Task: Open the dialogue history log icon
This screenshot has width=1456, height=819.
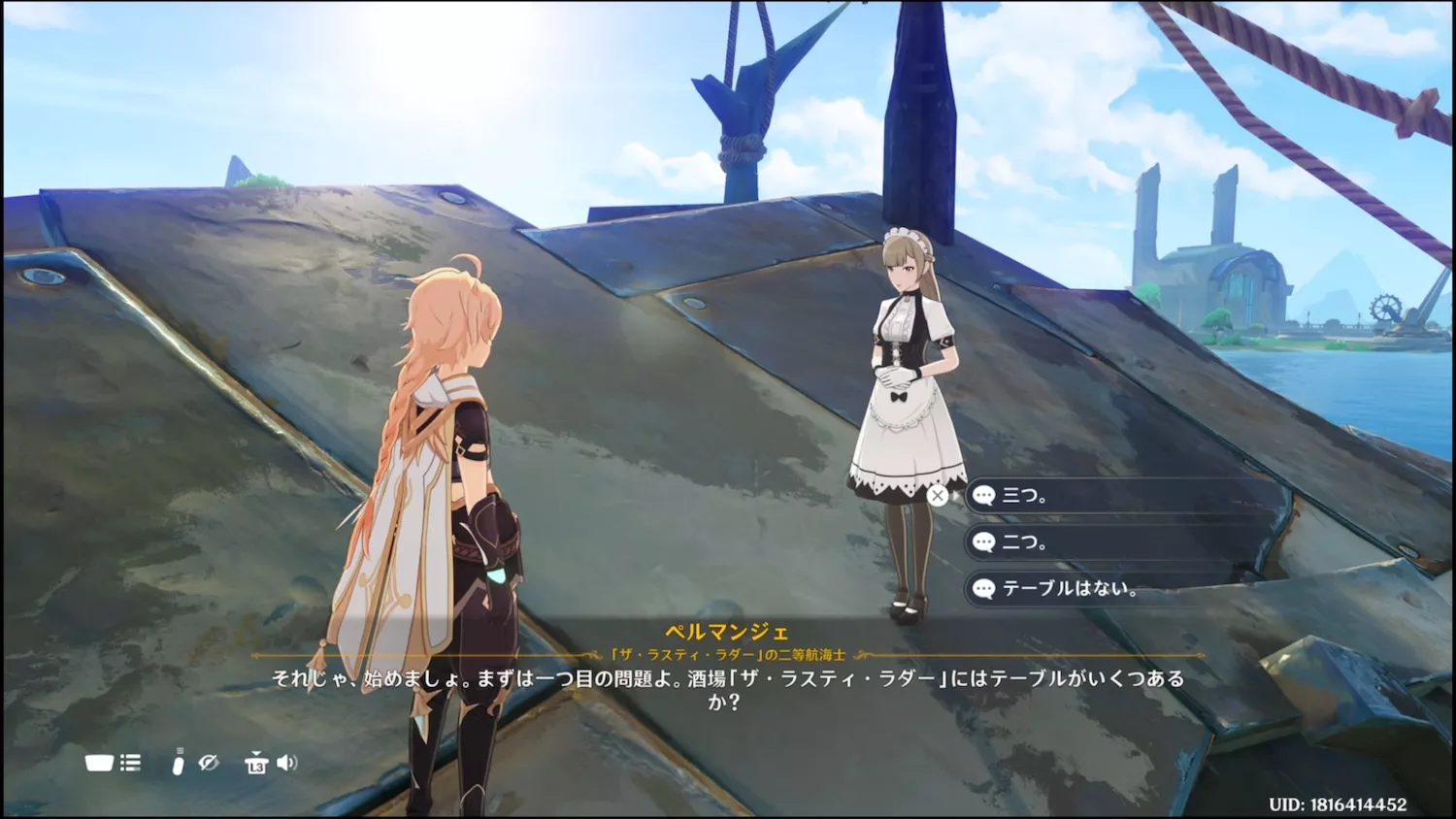Action: [x=129, y=763]
